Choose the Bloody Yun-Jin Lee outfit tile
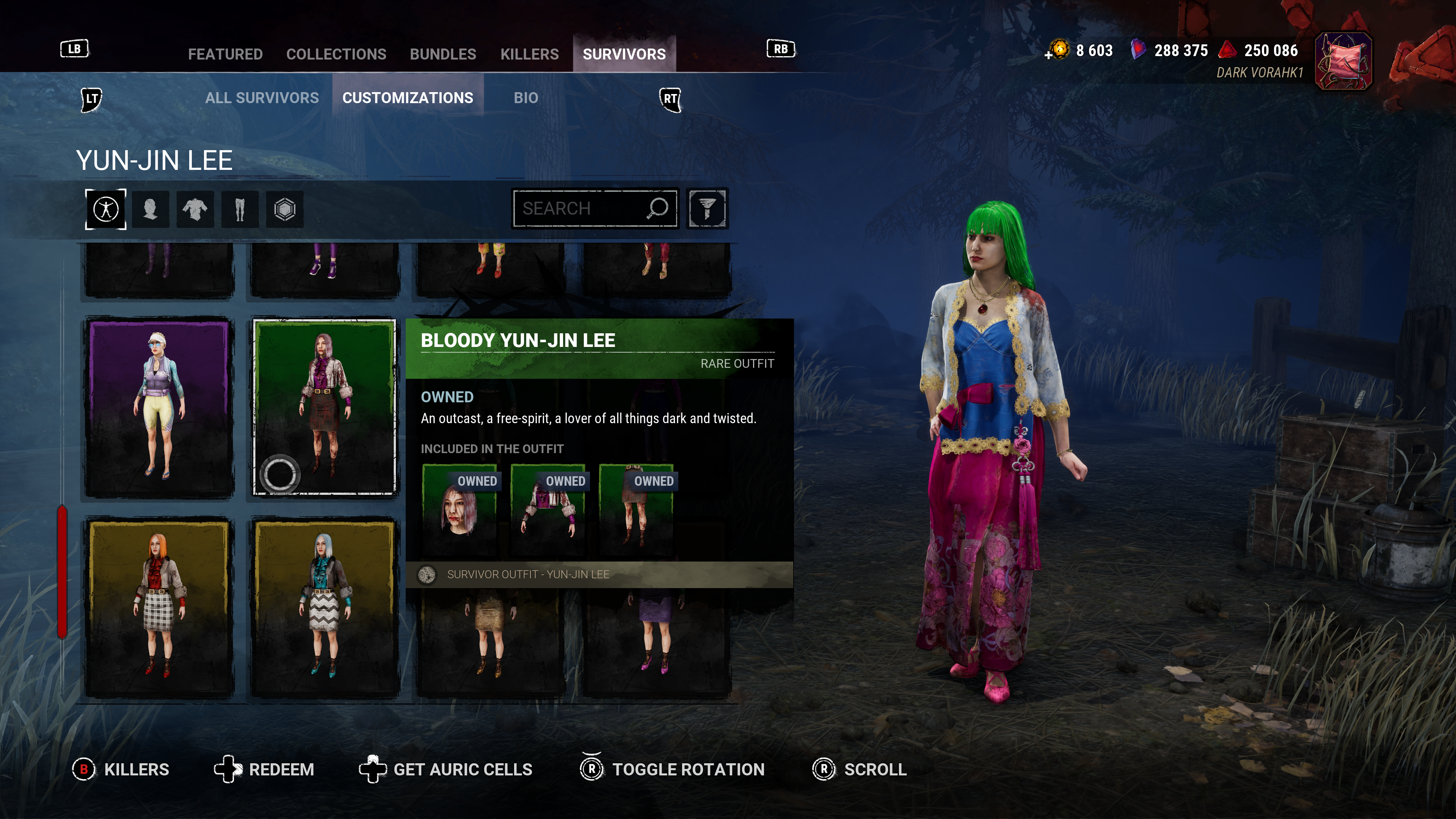1456x819 pixels. 325,407
